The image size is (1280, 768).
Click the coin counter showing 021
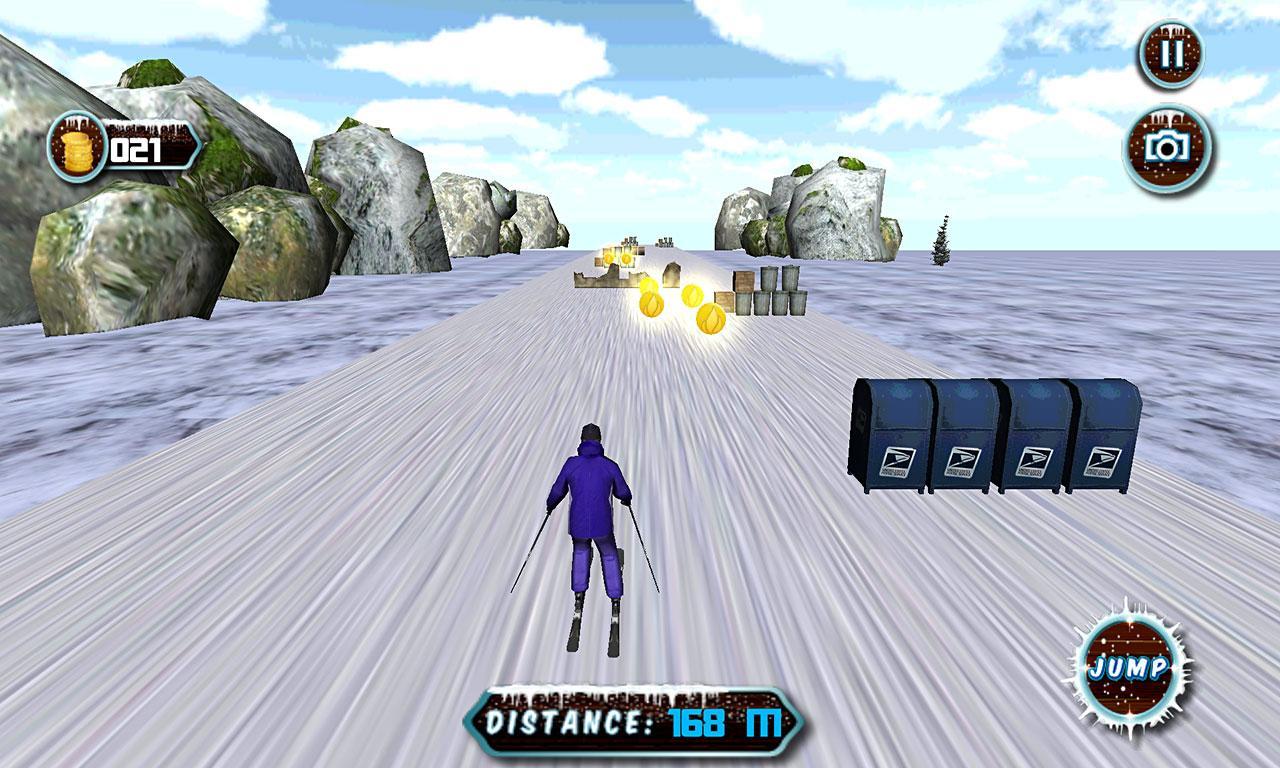137,148
